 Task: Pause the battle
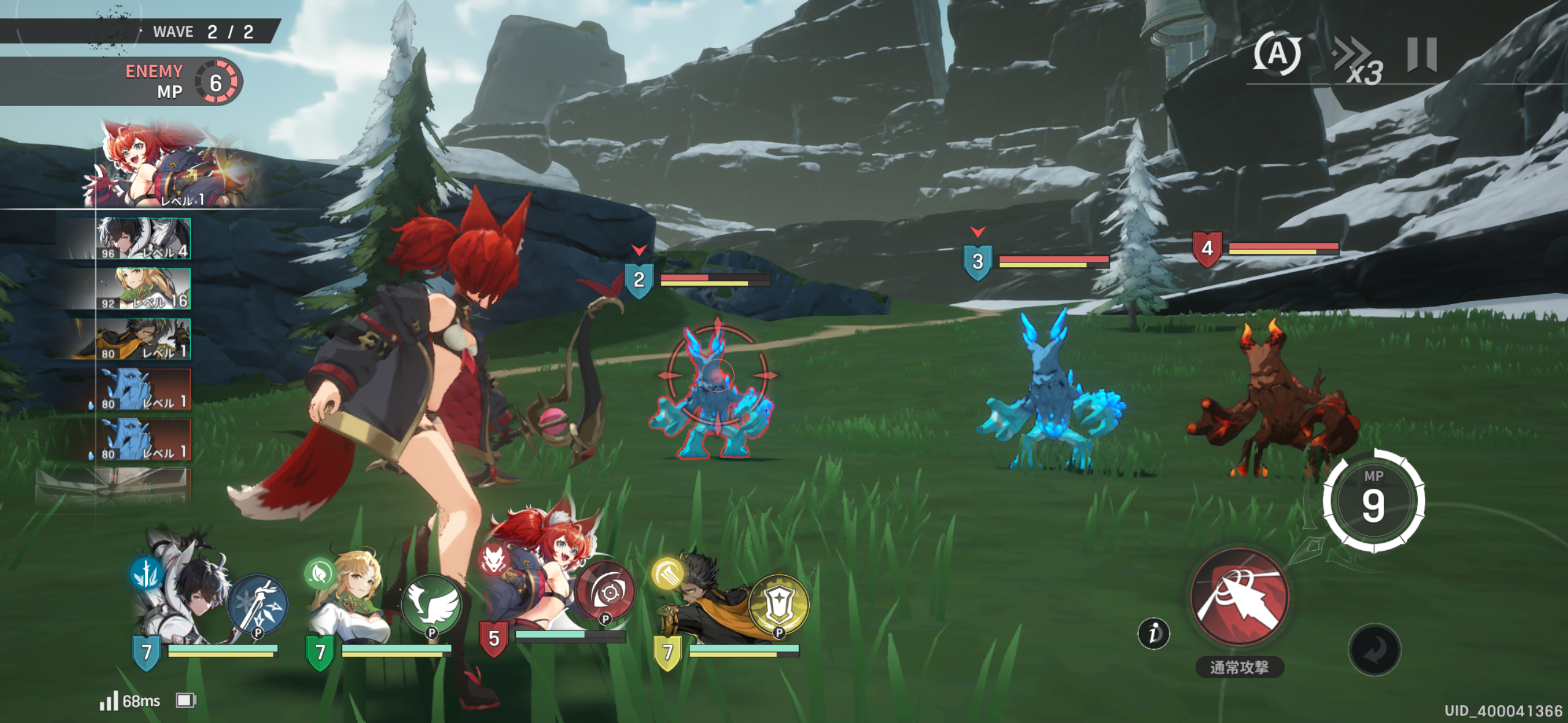point(1421,55)
